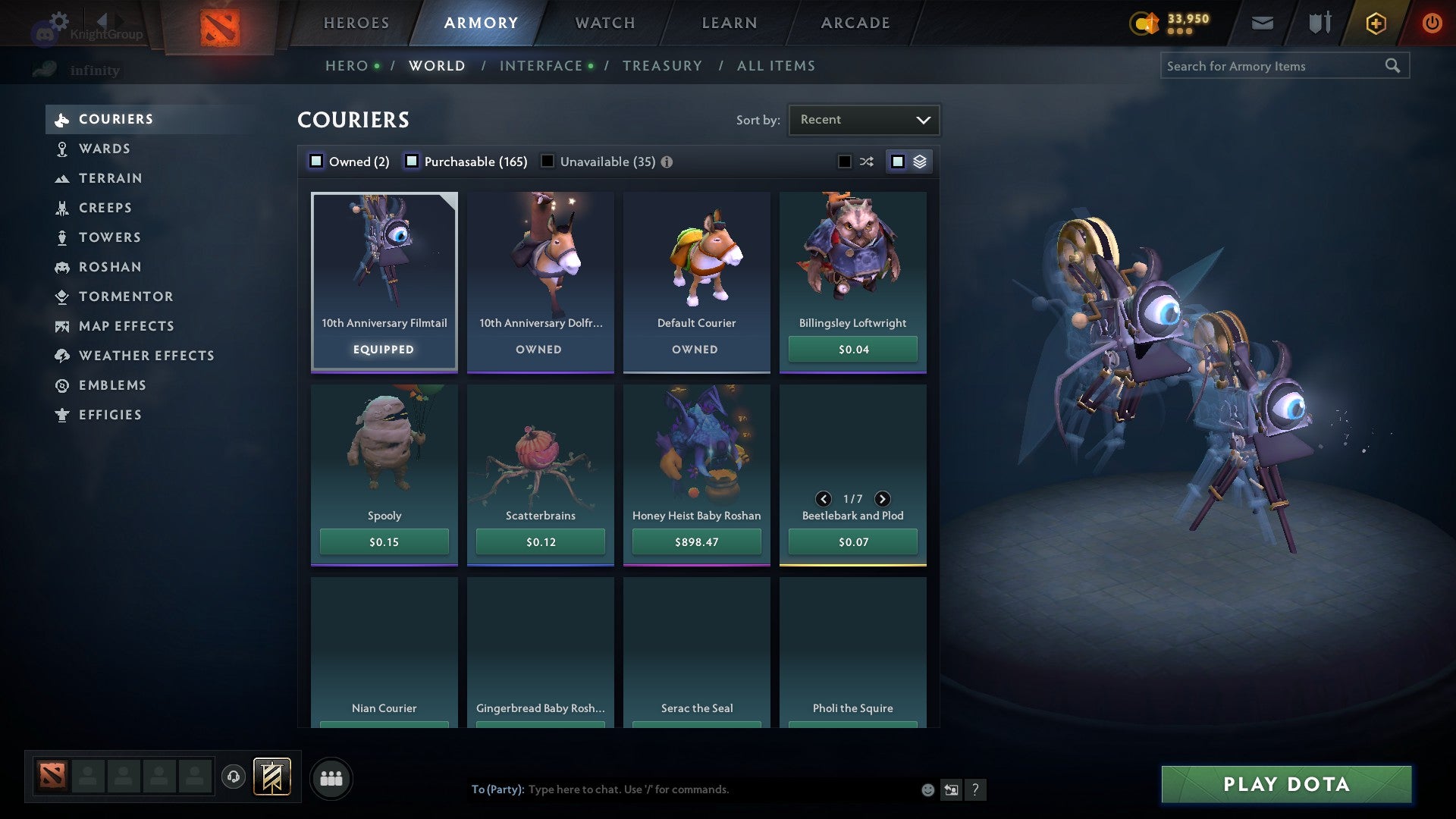The image size is (1456, 819).
Task: Buy Spooly for $0.15
Action: click(x=384, y=541)
